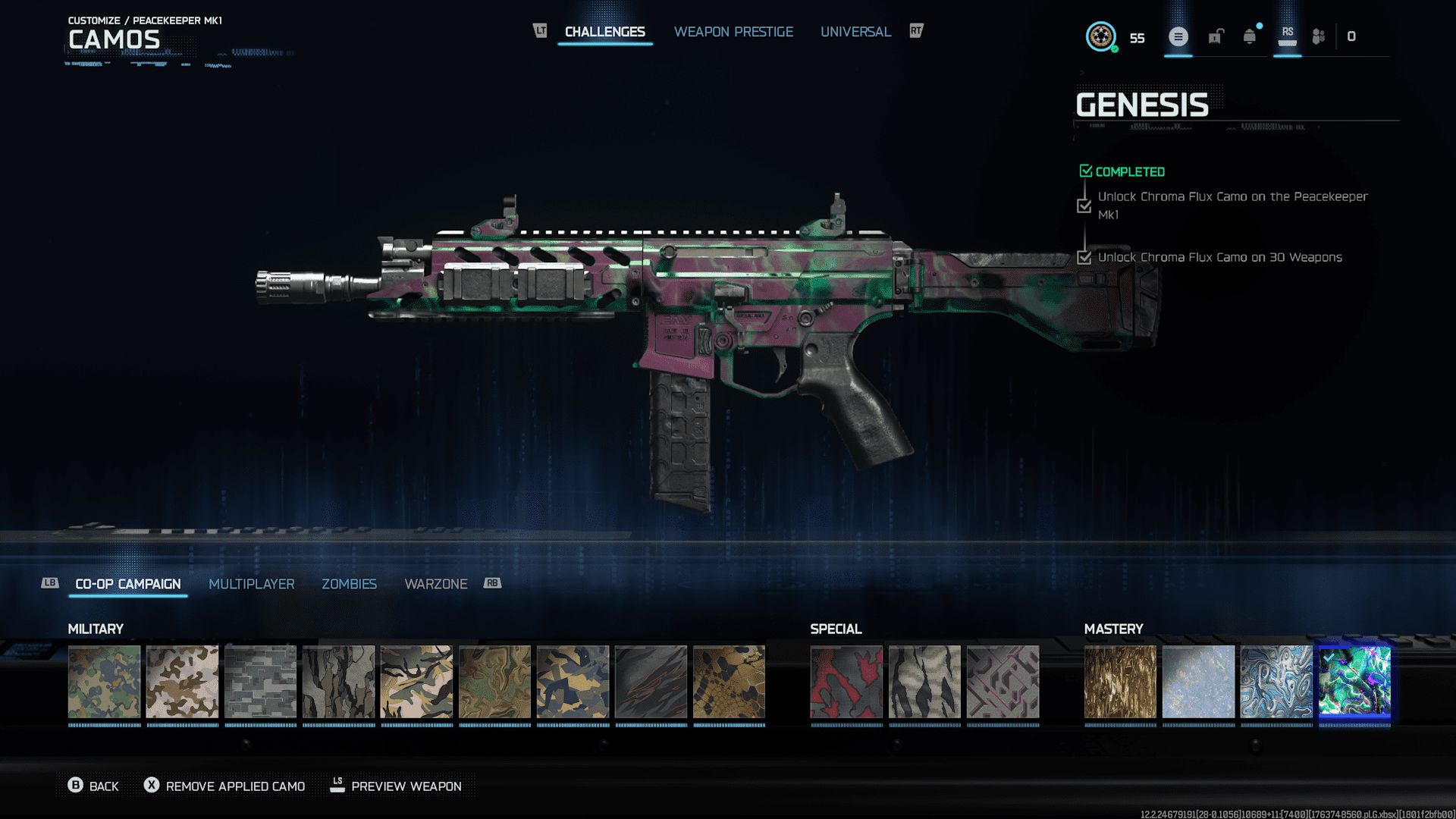Go back from the Camos screen
1456x819 pixels.
pyautogui.click(x=93, y=786)
